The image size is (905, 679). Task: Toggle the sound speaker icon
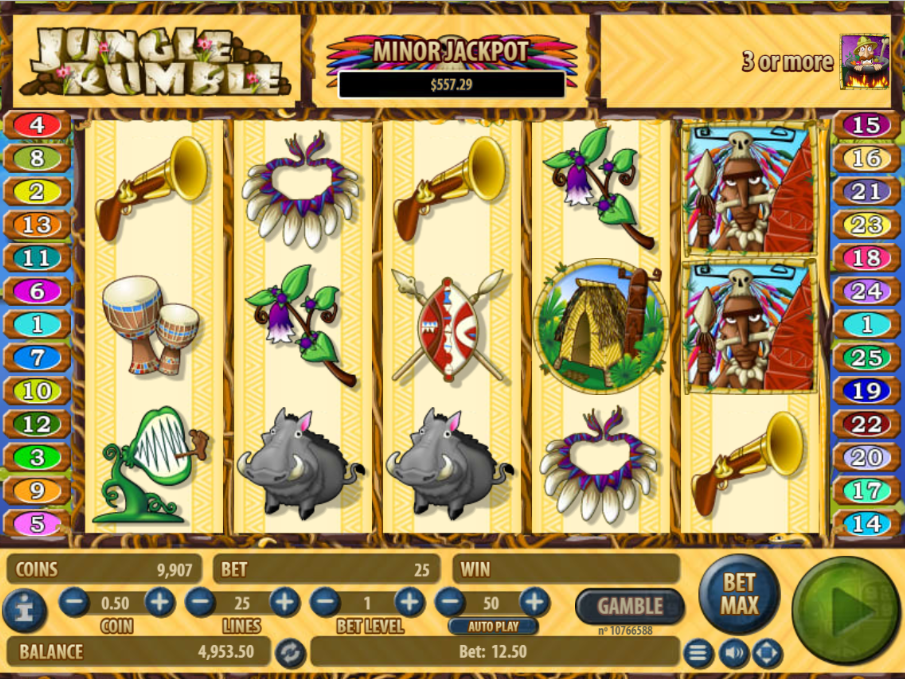733,654
